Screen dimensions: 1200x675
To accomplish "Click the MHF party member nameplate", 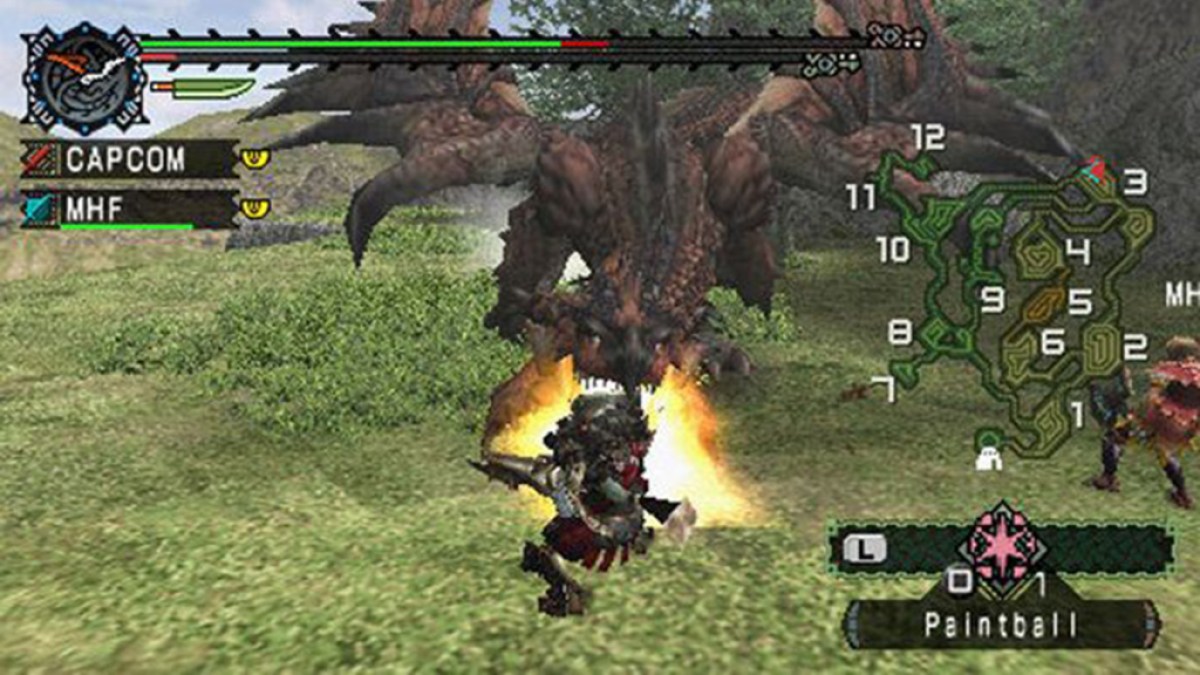I will click(x=130, y=209).
